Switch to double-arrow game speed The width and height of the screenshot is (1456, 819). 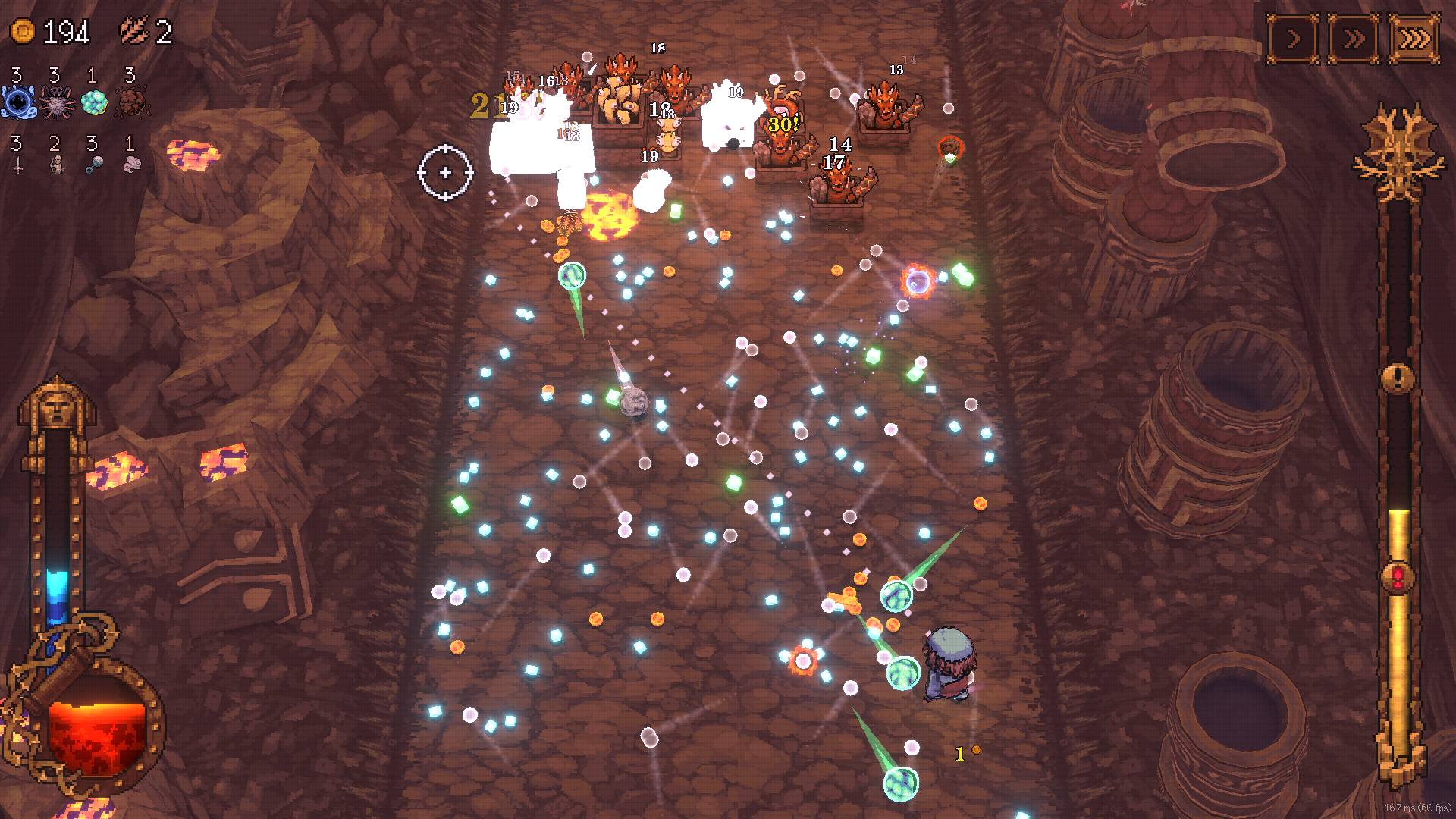(1354, 39)
